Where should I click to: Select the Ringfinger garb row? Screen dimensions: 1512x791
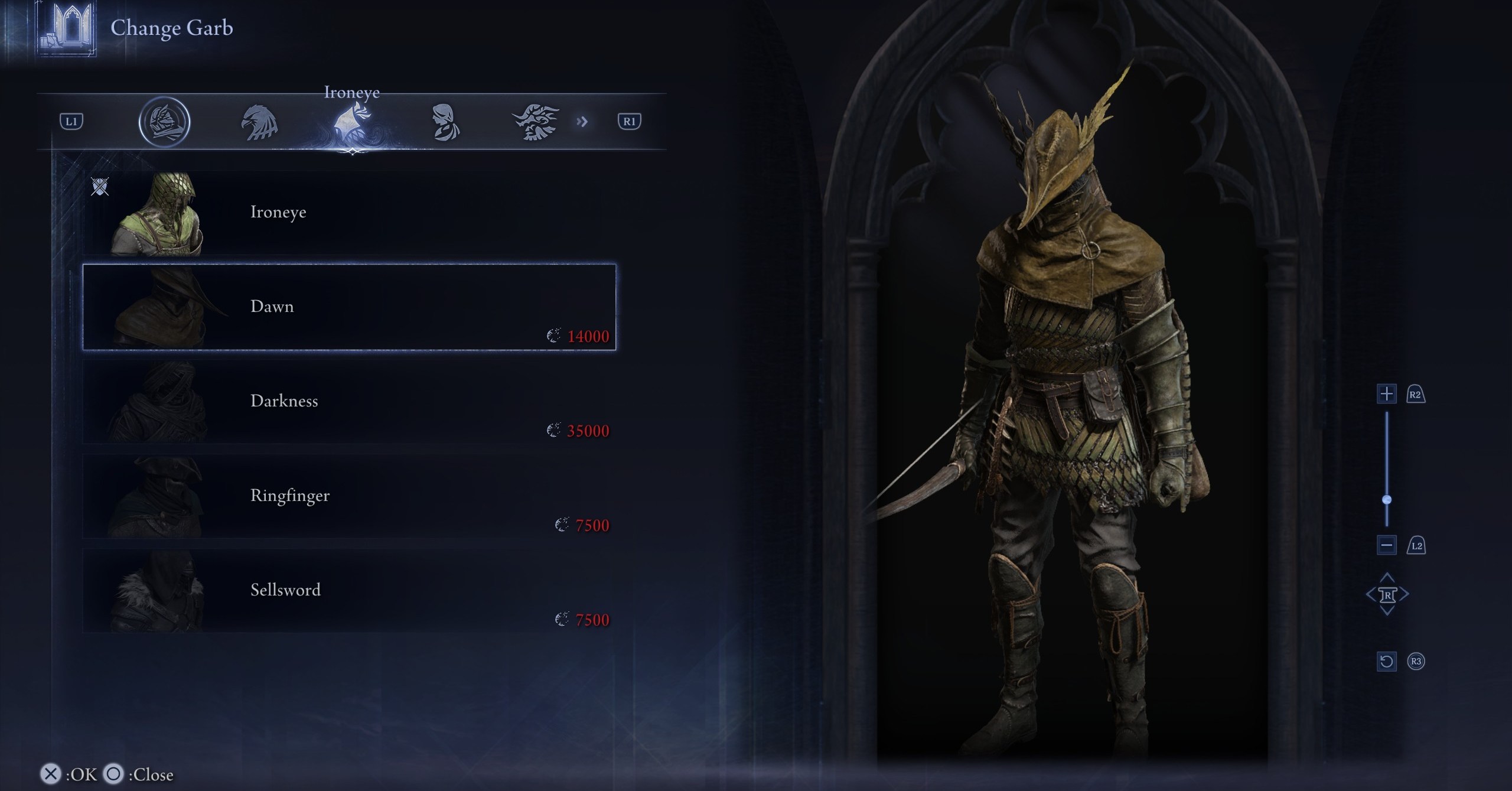tap(348, 496)
